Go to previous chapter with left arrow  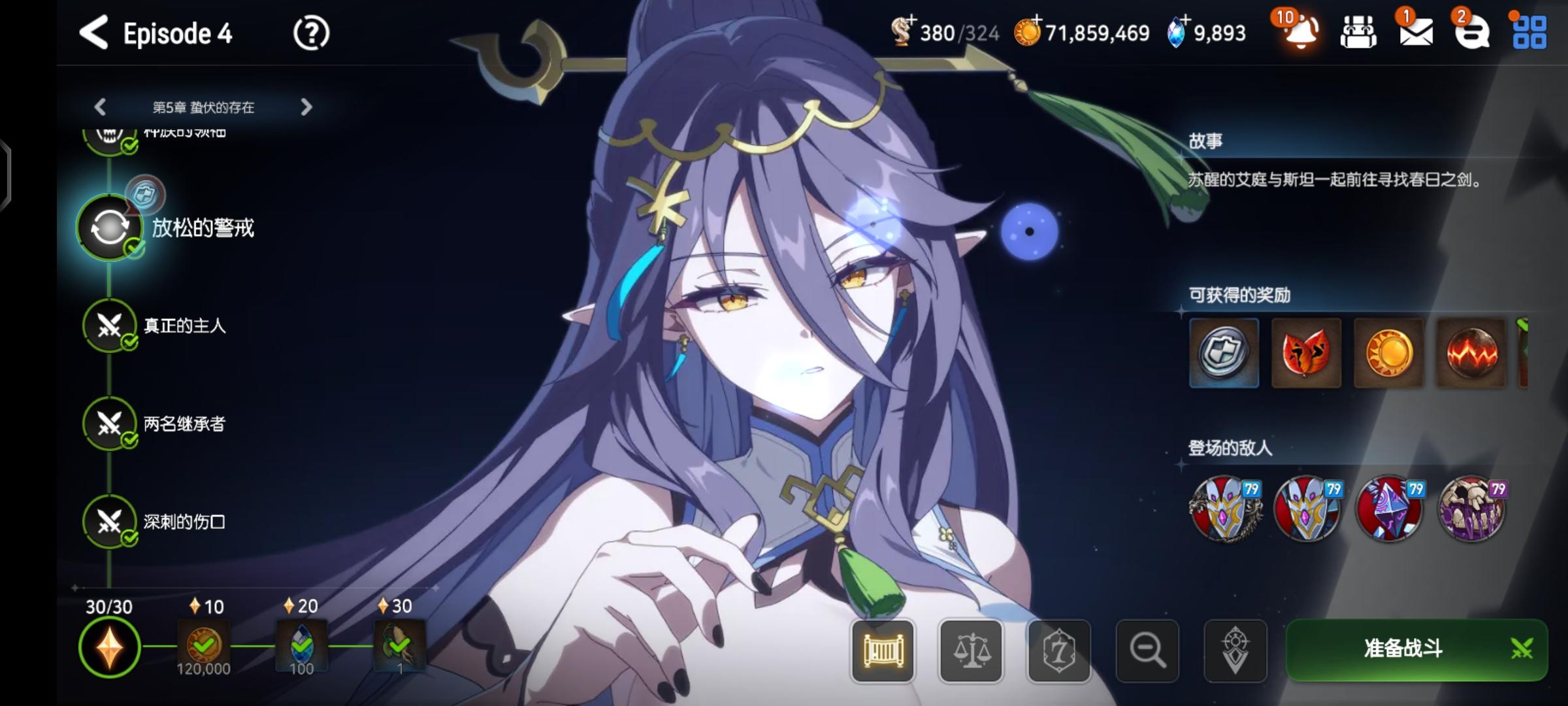pyautogui.click(x=99, y=107)
